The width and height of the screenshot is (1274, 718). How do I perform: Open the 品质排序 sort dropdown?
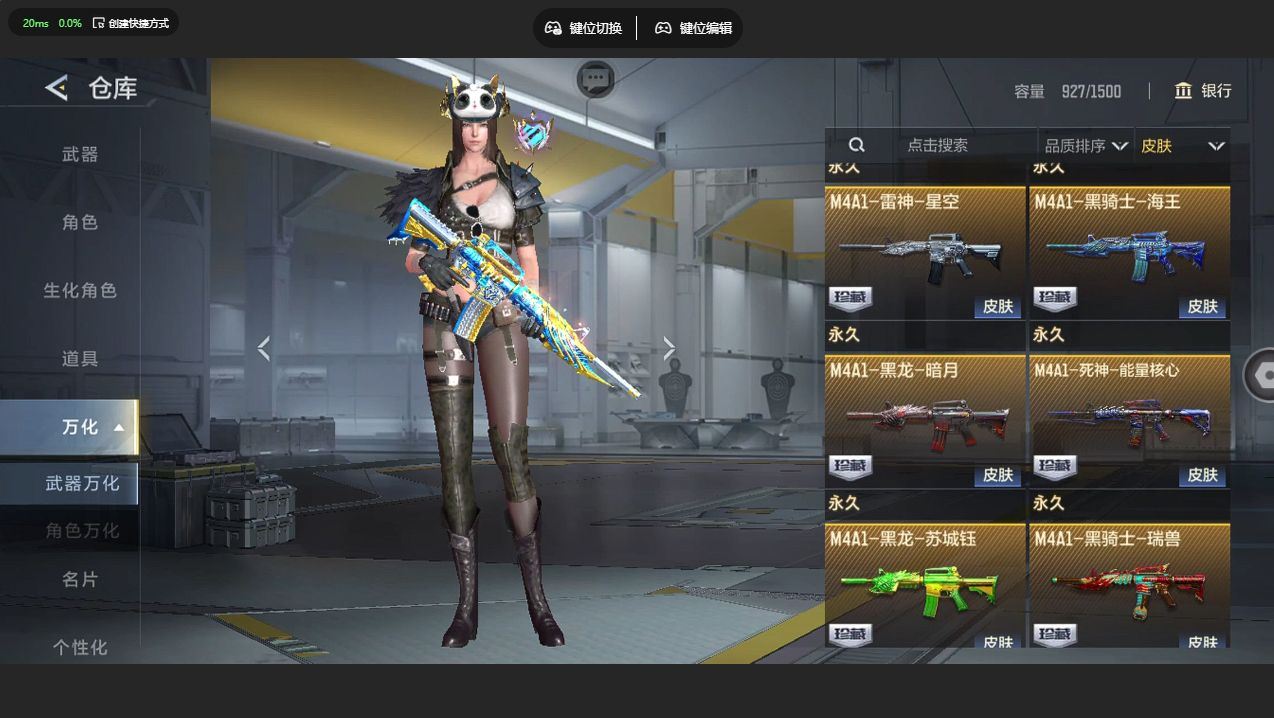coord(1086,146)
